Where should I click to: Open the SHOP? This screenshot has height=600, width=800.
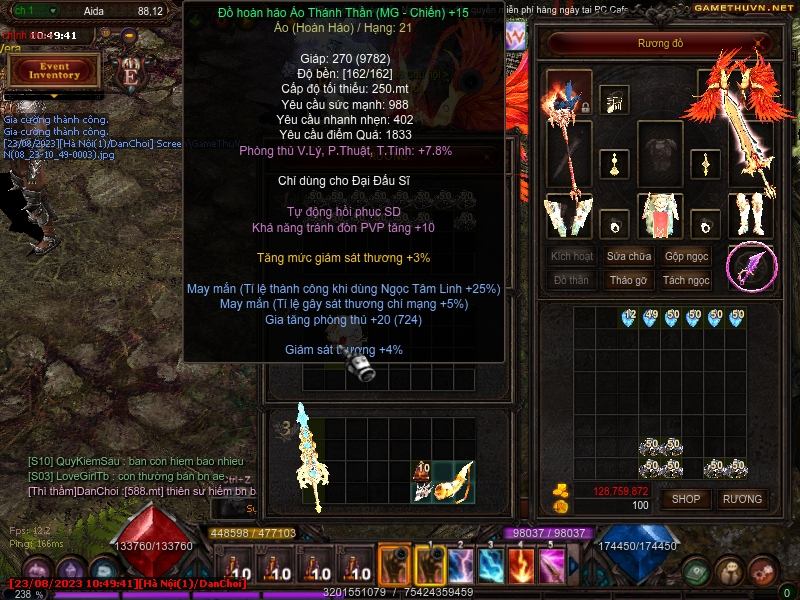pos(686,498)
